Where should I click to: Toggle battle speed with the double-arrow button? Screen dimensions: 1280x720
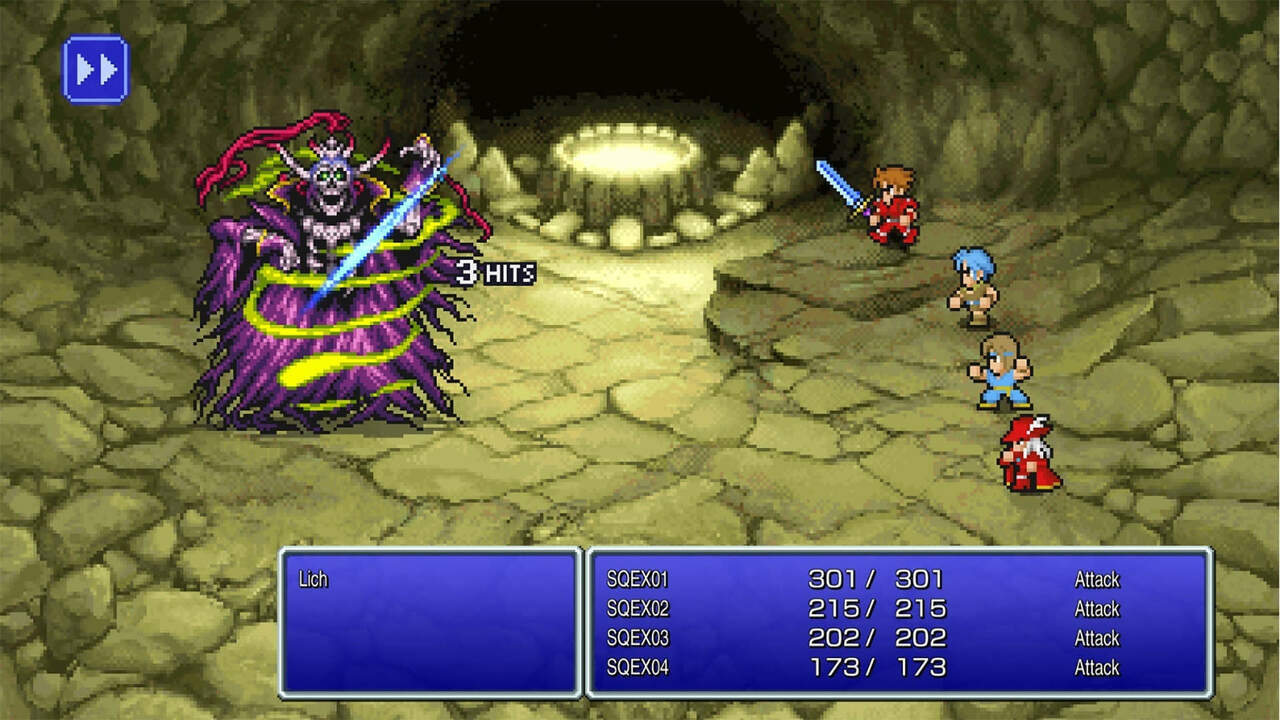tap(95, 68)
